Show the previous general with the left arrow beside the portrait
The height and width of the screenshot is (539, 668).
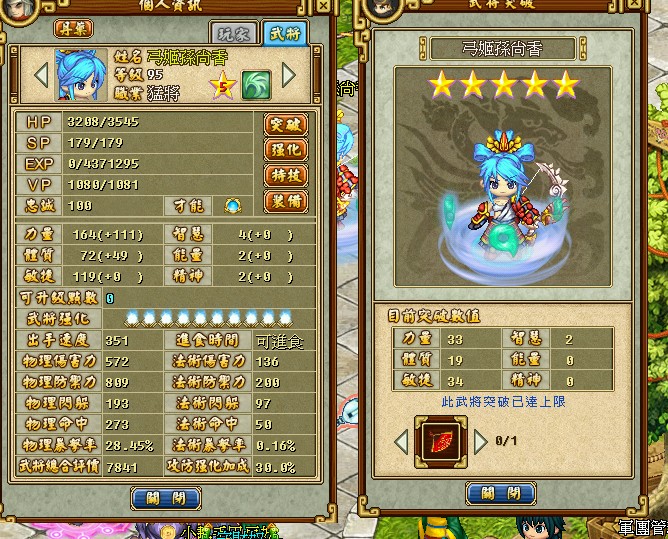(x=41, y=75)
